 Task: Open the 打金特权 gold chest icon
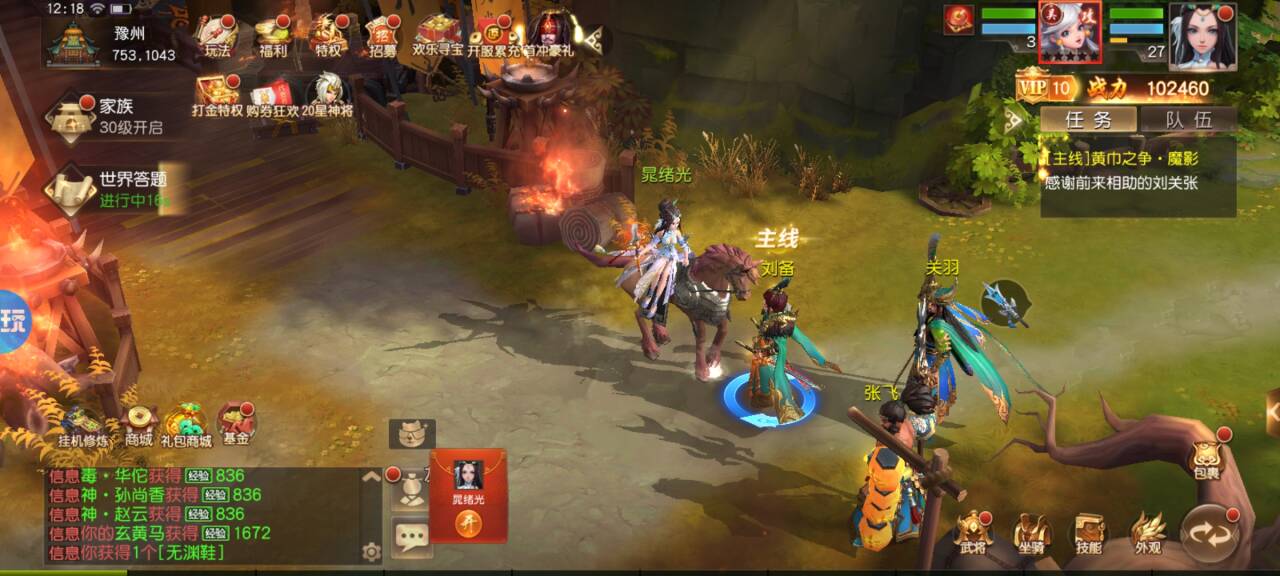[217, 95]
